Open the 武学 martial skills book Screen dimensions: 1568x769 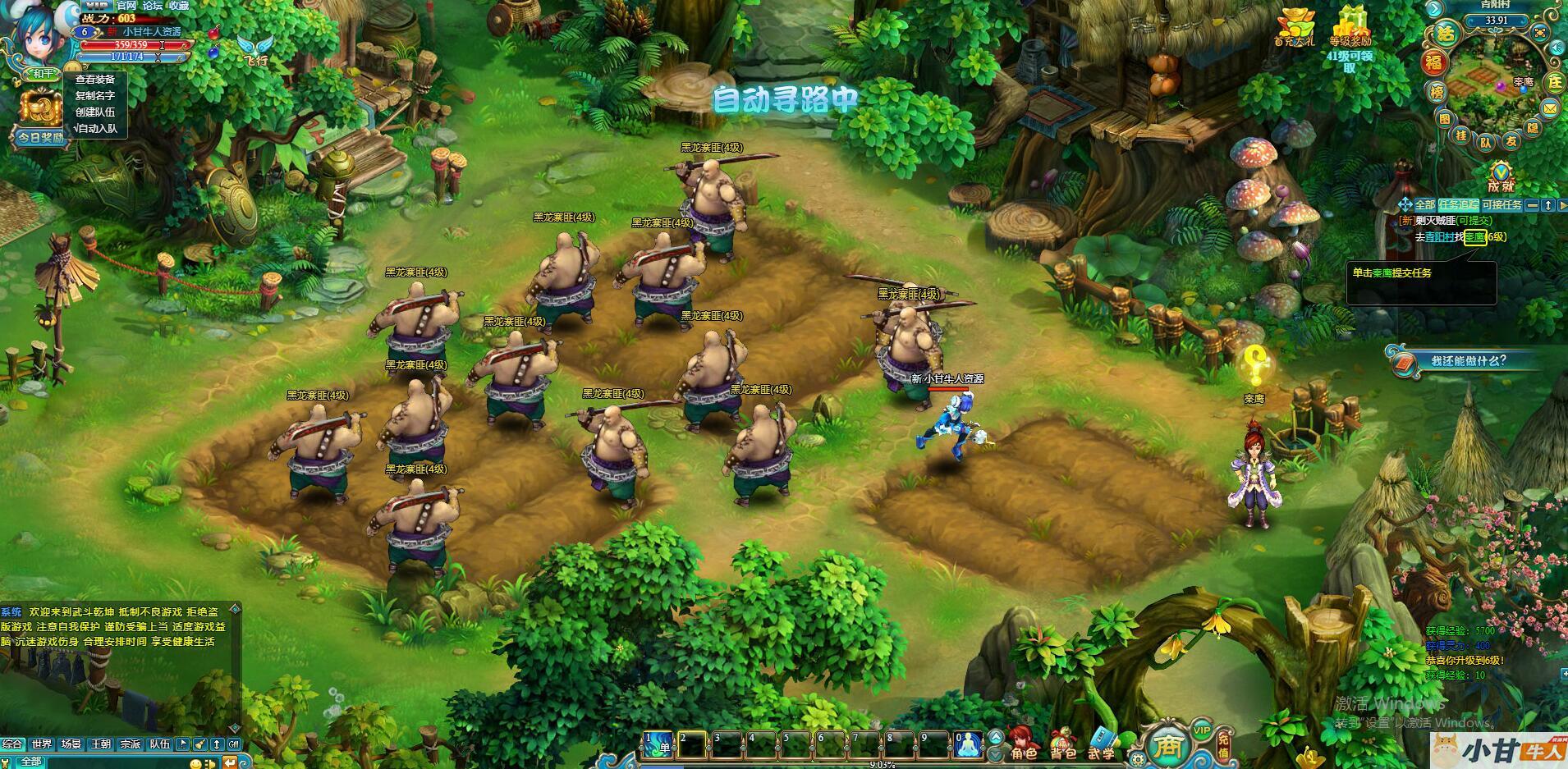[1102, 743]
